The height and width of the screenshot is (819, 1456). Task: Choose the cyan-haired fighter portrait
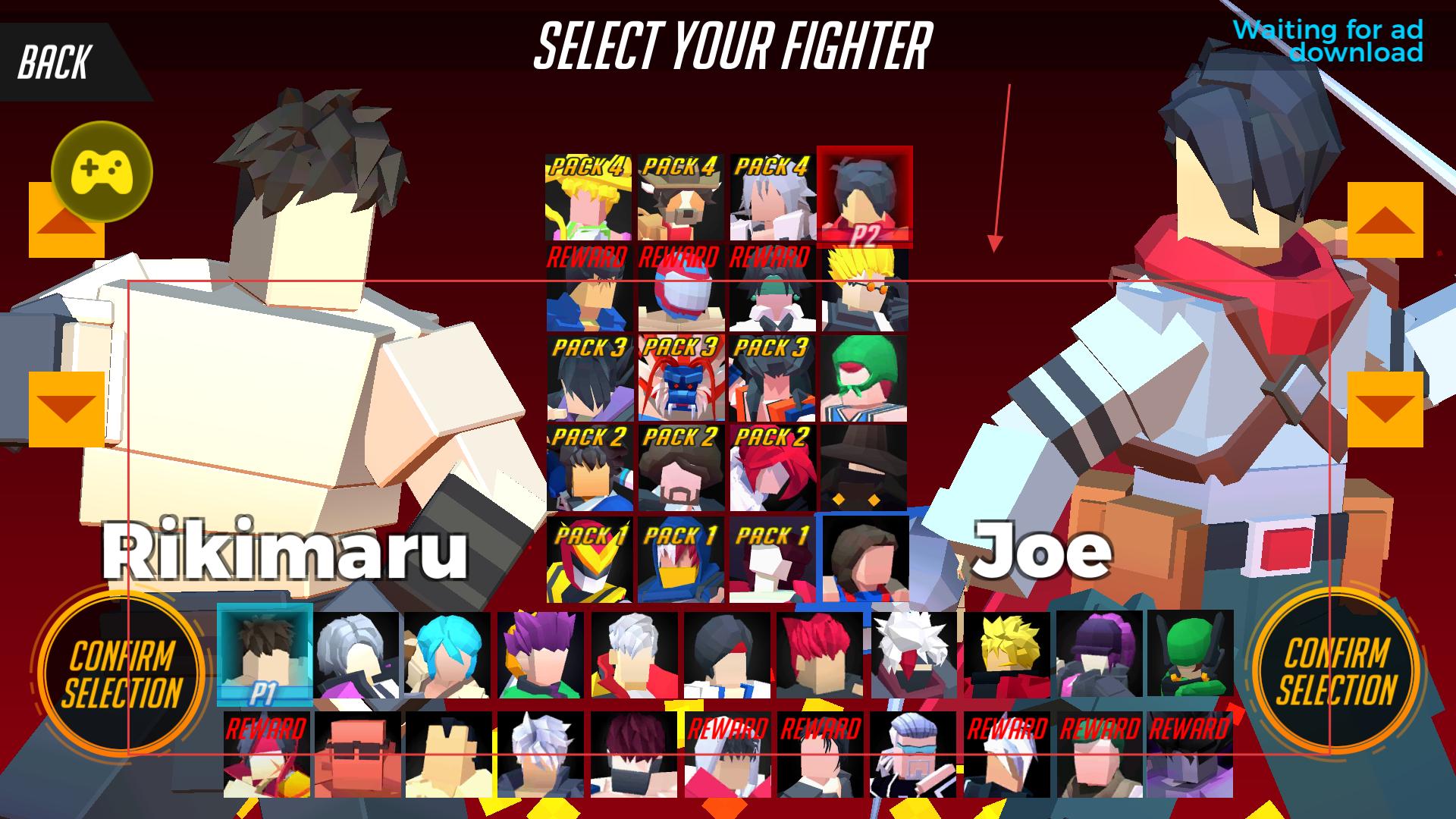tap(447, 654)
